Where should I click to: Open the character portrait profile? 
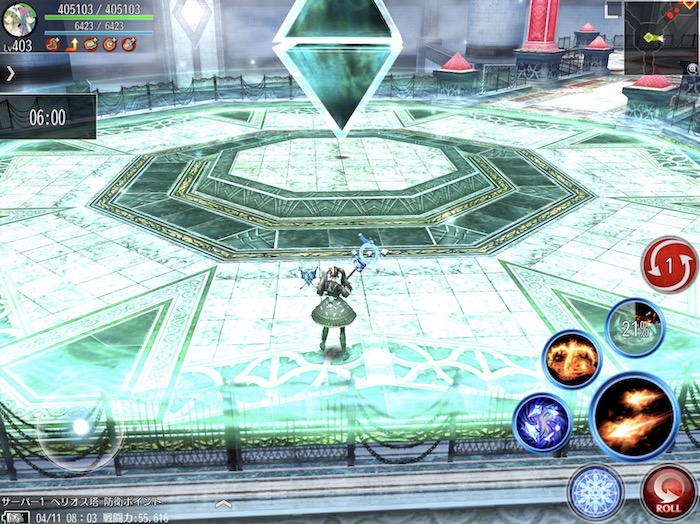click(x=19, y=19)
